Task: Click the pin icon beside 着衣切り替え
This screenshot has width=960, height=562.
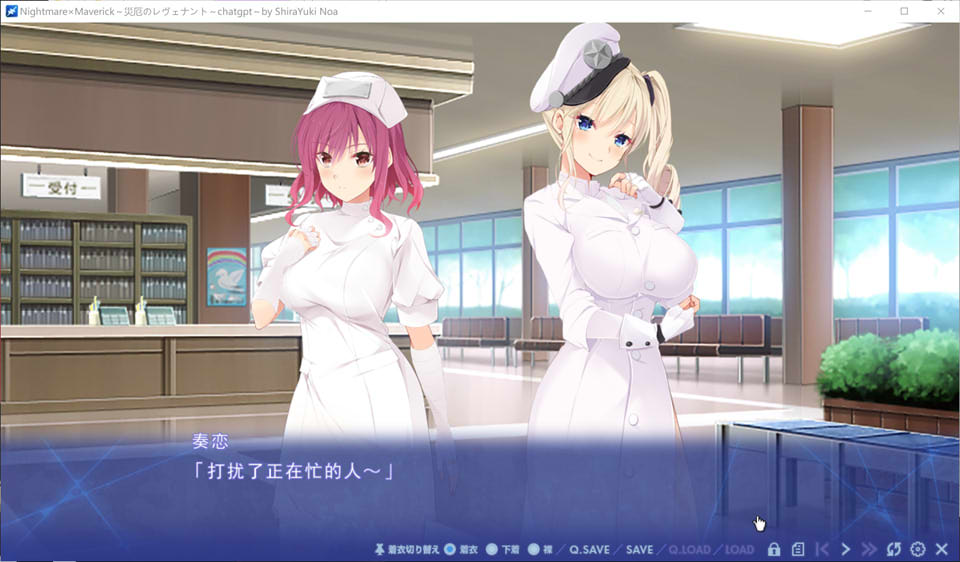Action: [379, 549]
